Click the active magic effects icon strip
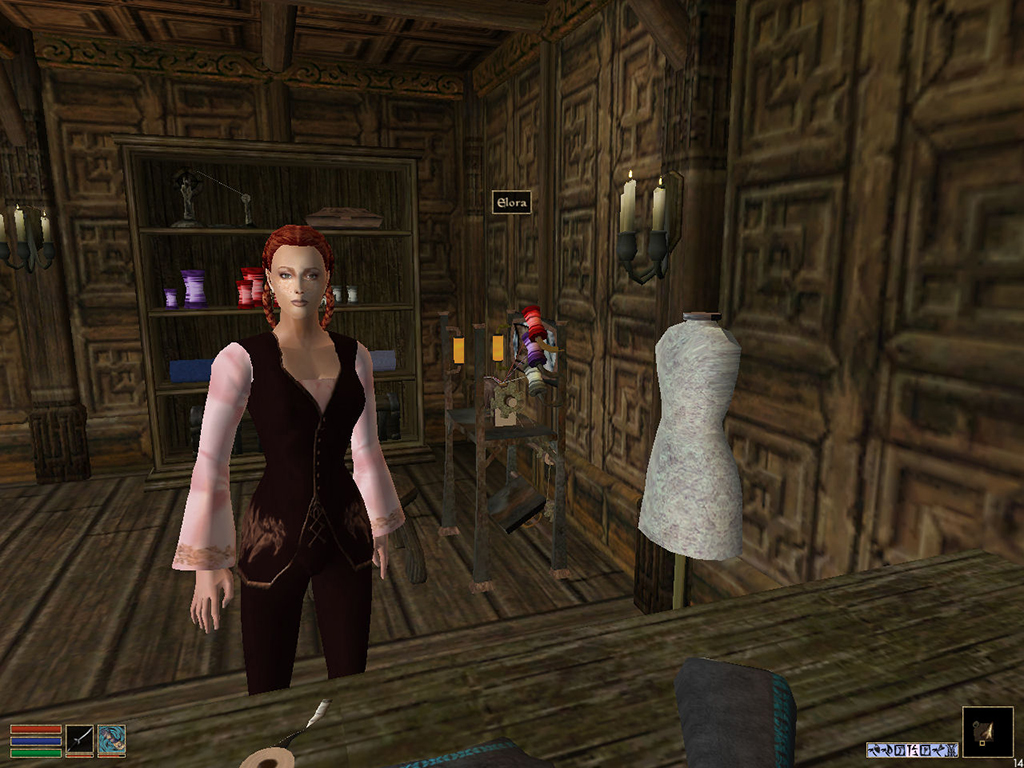The width and height of the screenshot is (1024, 768). [x=912, y=749]
